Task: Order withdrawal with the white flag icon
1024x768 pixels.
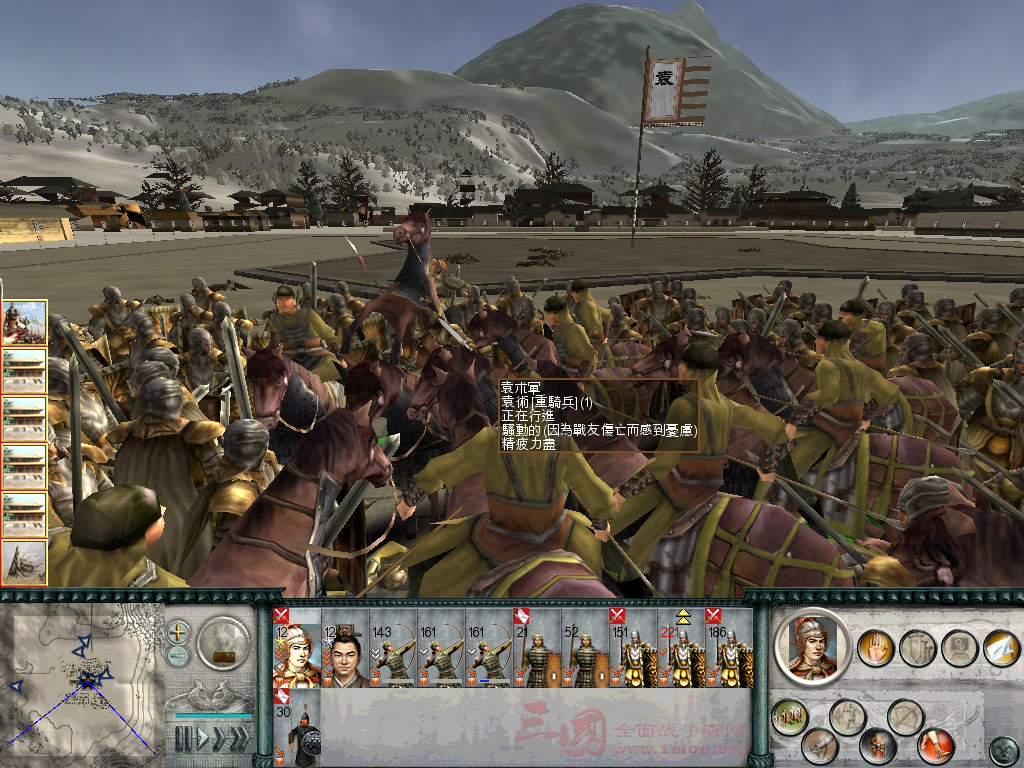Action: point(1000,648)
